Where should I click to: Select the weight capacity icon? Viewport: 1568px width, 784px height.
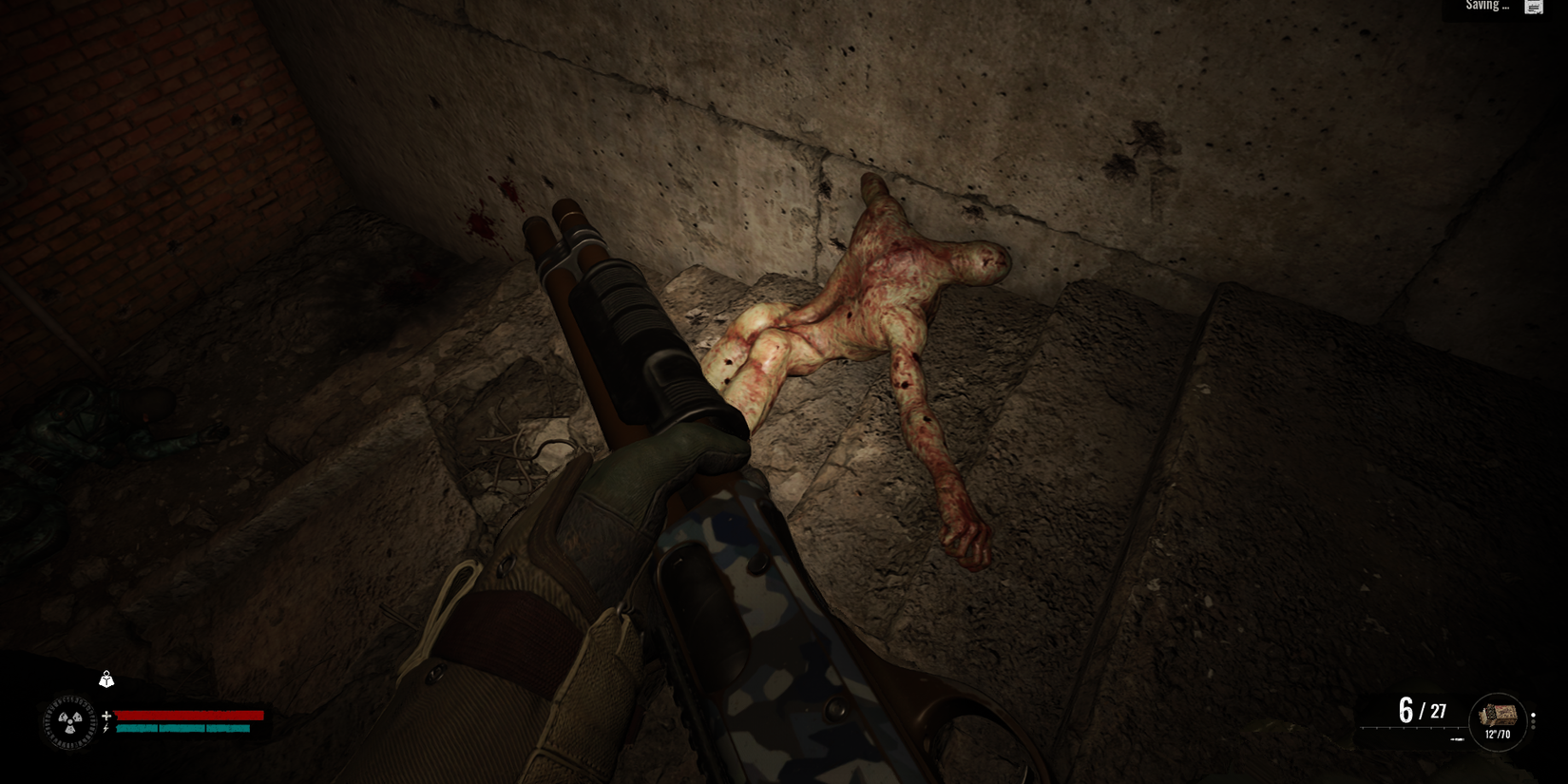(x=106, y=679)
